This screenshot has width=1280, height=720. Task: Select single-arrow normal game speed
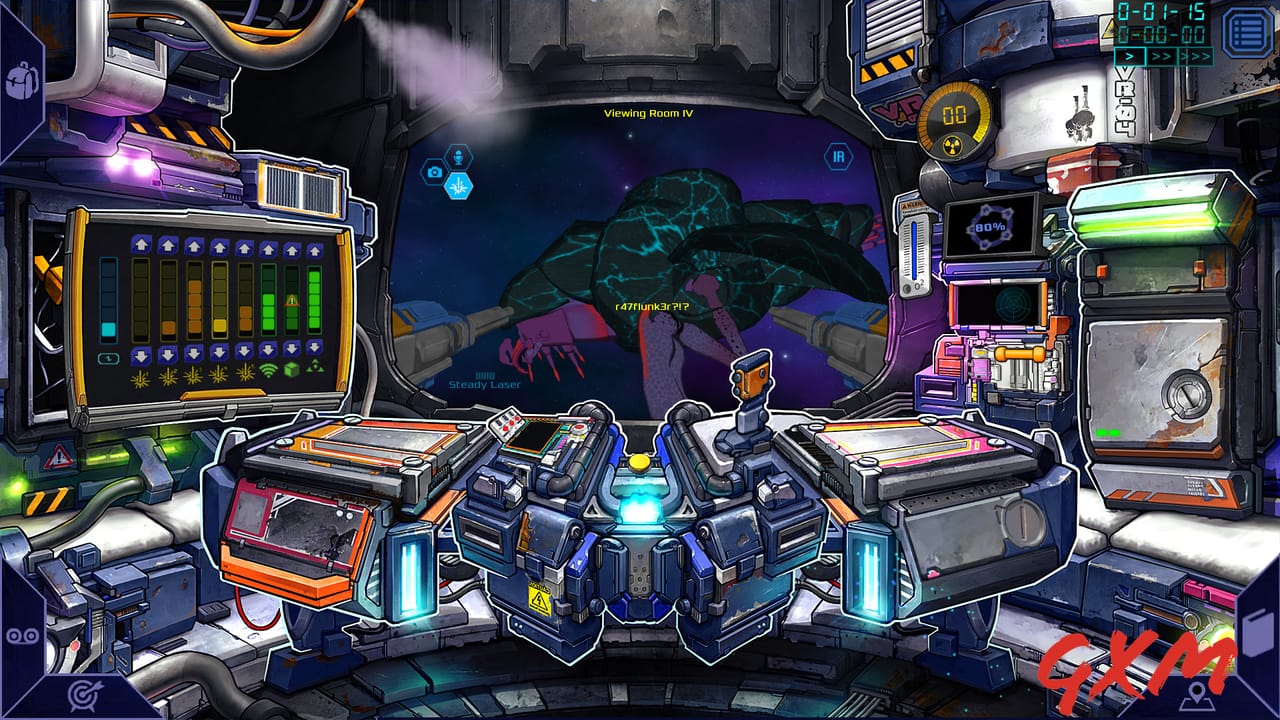point(1130,56)
